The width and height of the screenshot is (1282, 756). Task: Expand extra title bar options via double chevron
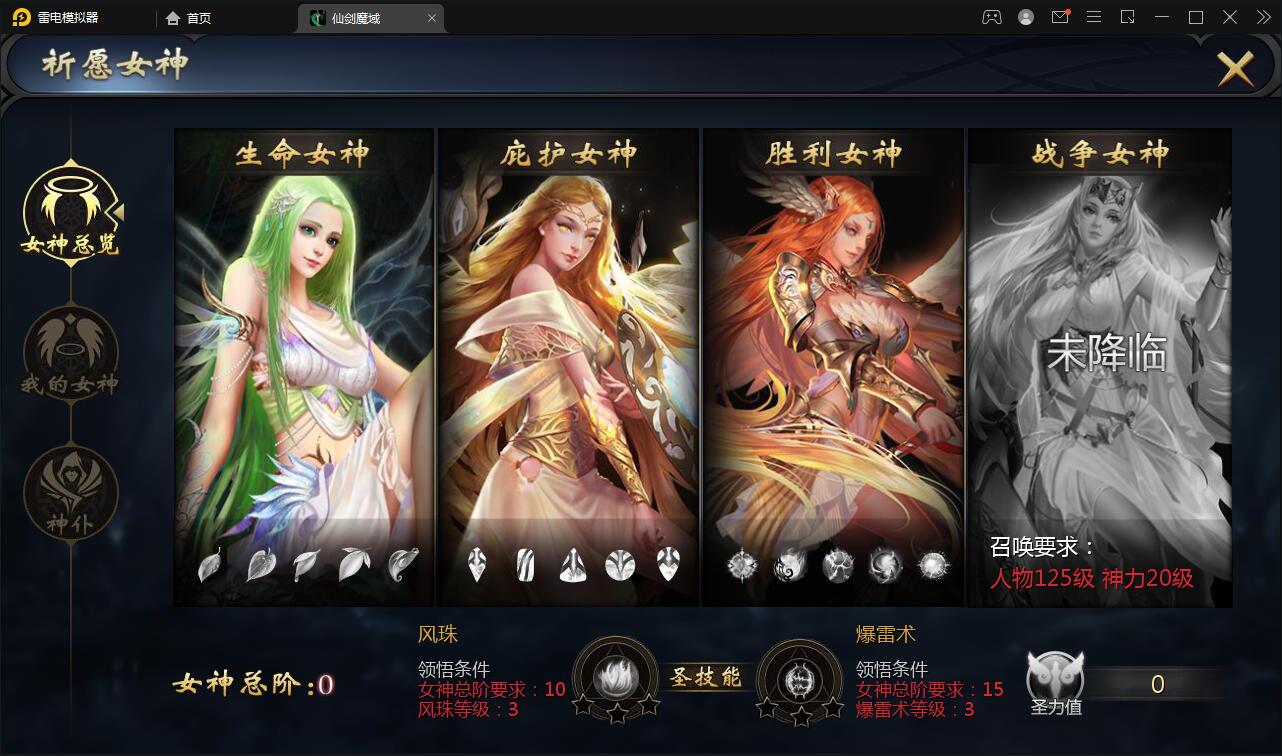point(1263,17)
